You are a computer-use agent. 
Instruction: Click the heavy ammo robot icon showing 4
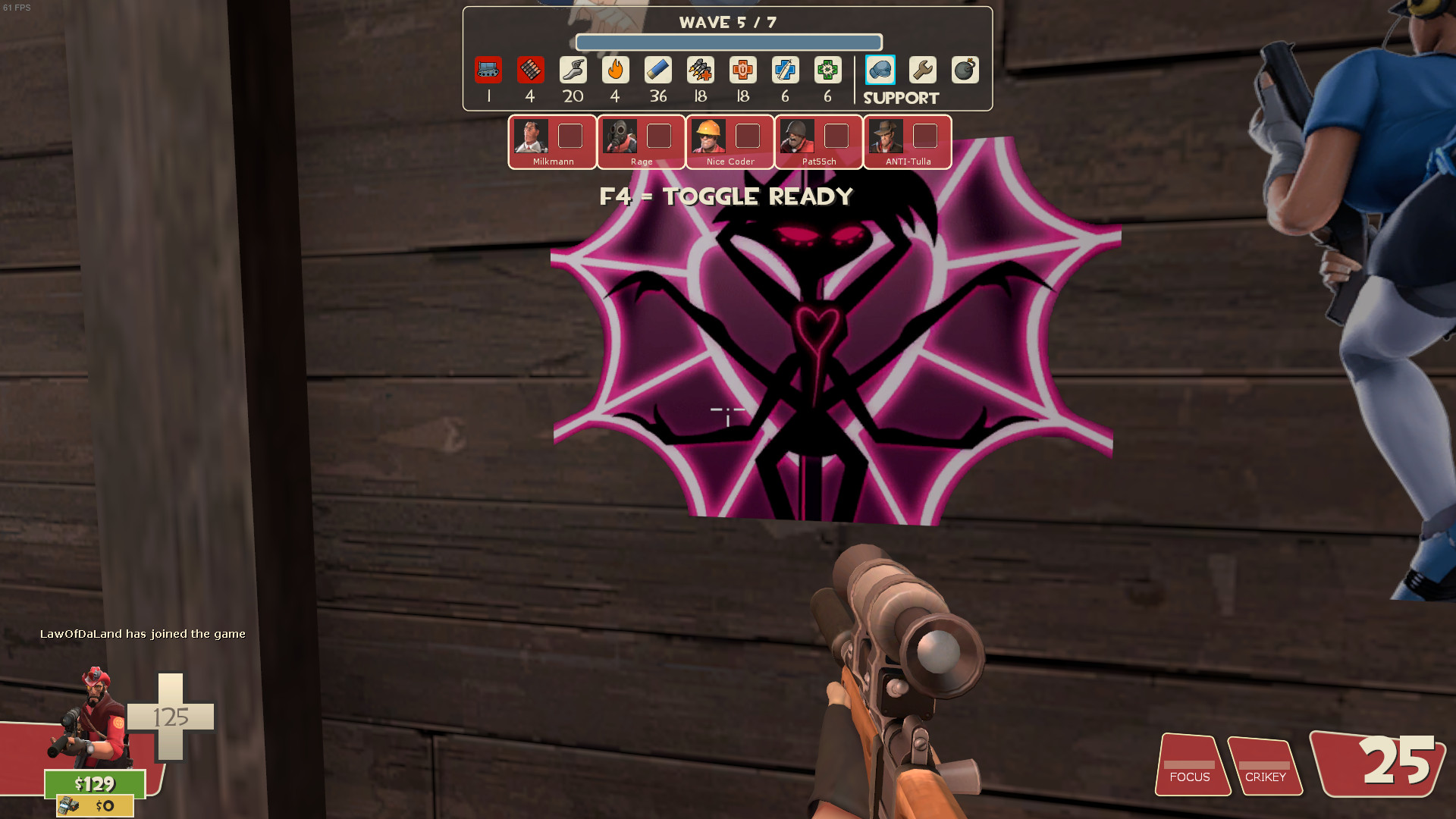pyautogui.click(x=531, y=70)
